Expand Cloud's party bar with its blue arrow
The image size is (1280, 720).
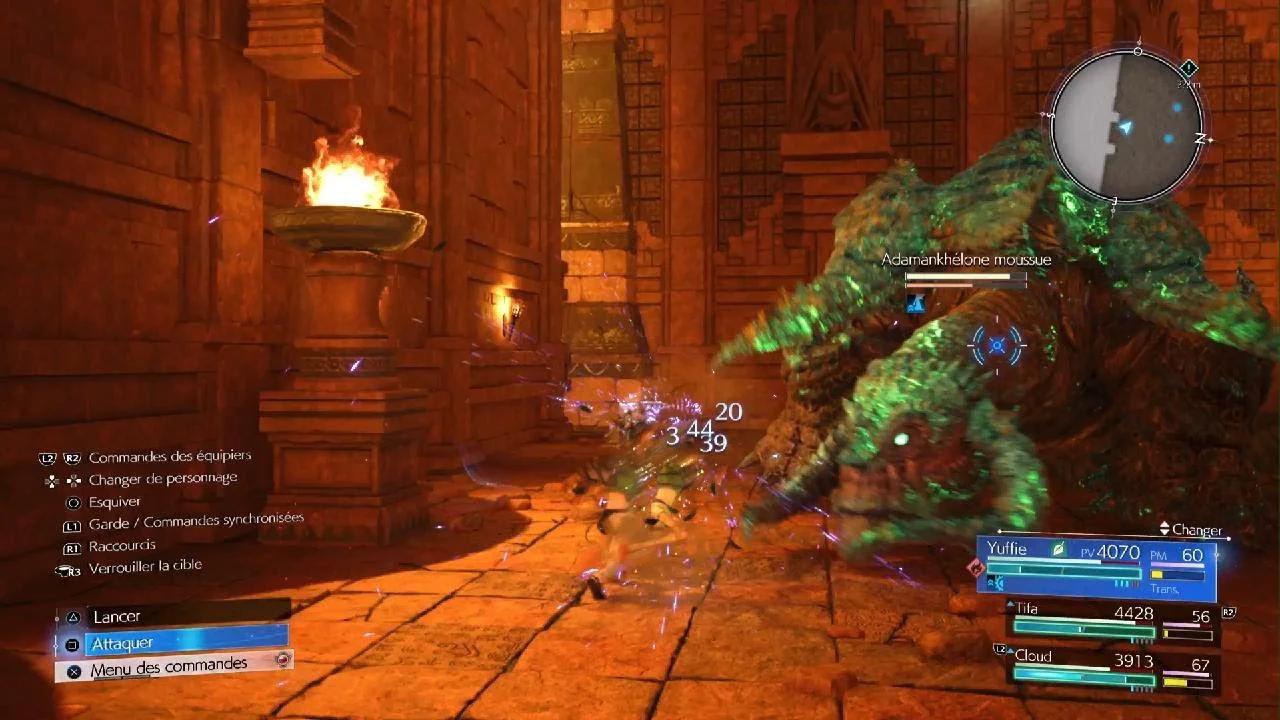pyautogui.click(x=1010, y=650)
